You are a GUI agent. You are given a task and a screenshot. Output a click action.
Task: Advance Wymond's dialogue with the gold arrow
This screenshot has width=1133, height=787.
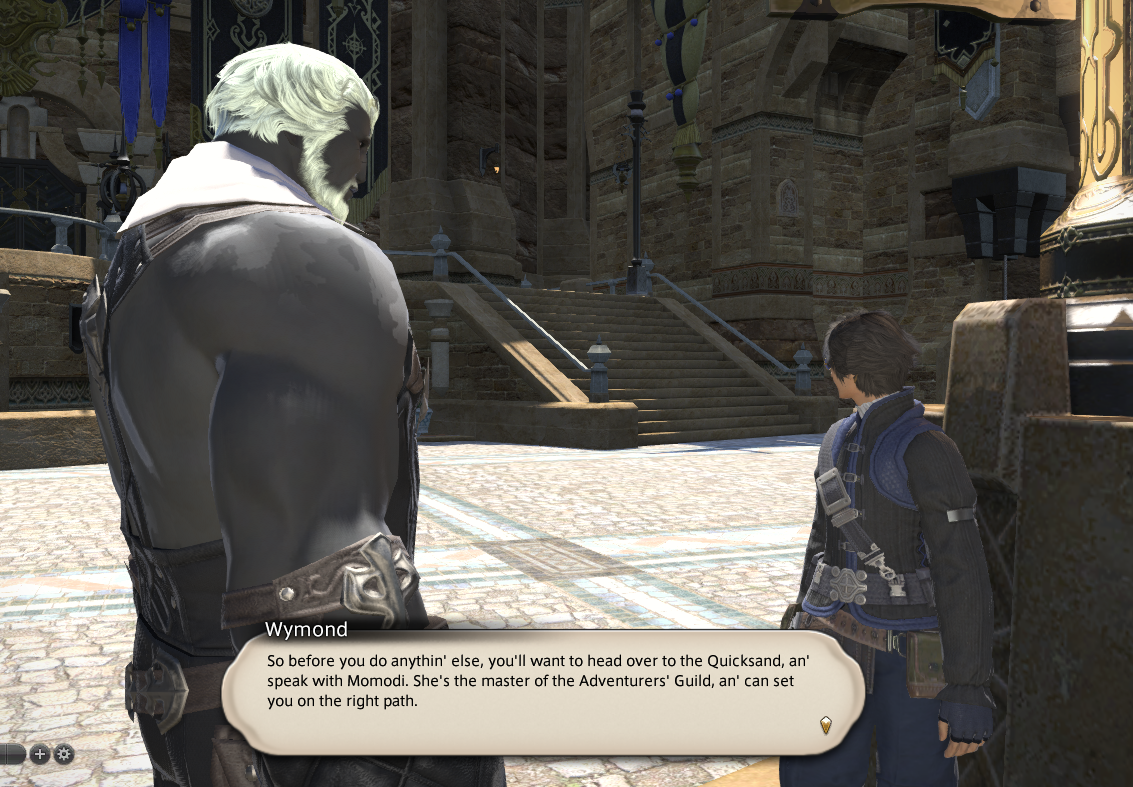[x=825, y=725]
